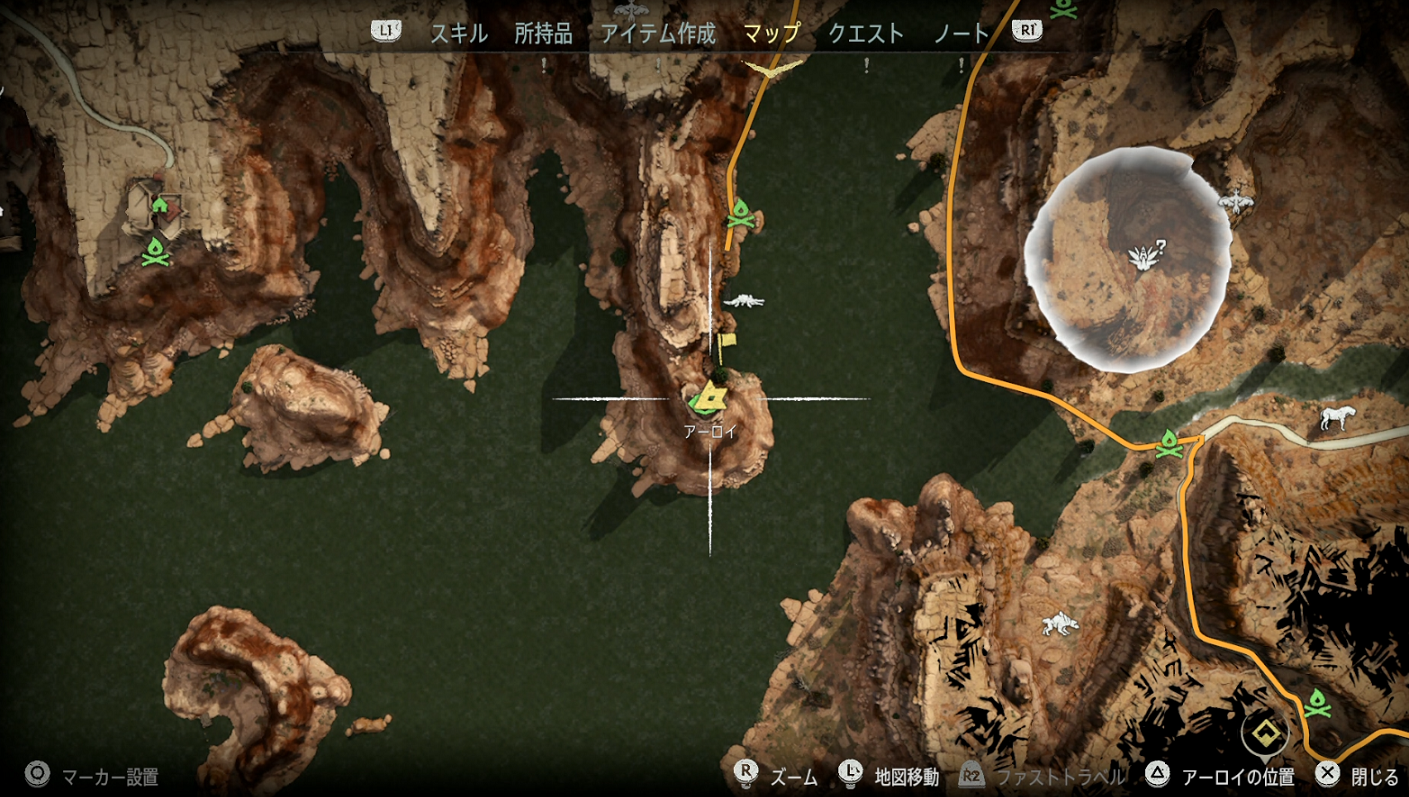The width and height of the screenshot is (1409, 797).
Task: Open the クエスト tab
Action: (866, 34)
